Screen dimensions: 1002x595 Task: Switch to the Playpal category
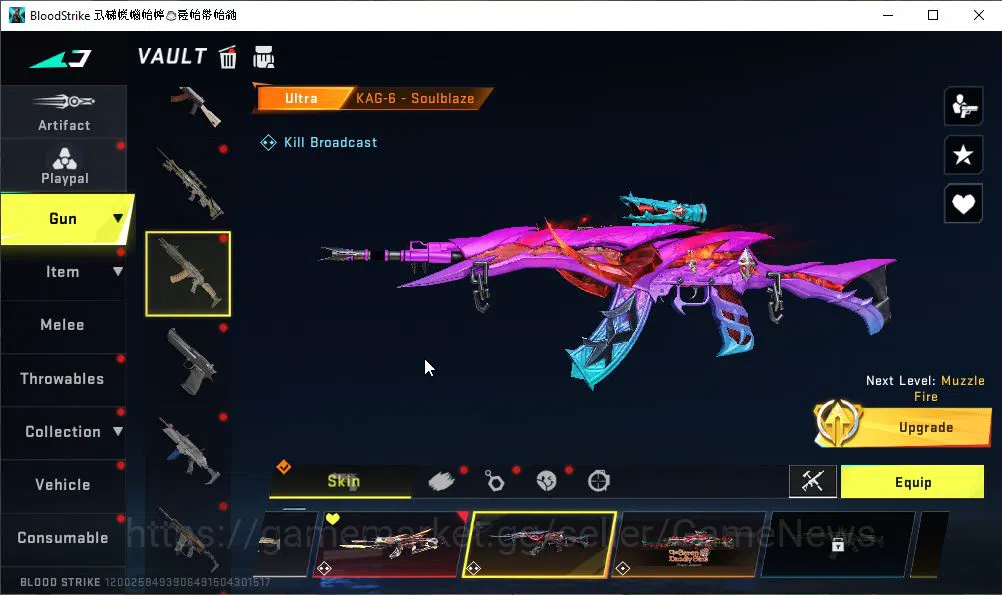pyautogui.click(x=64, y=165)
